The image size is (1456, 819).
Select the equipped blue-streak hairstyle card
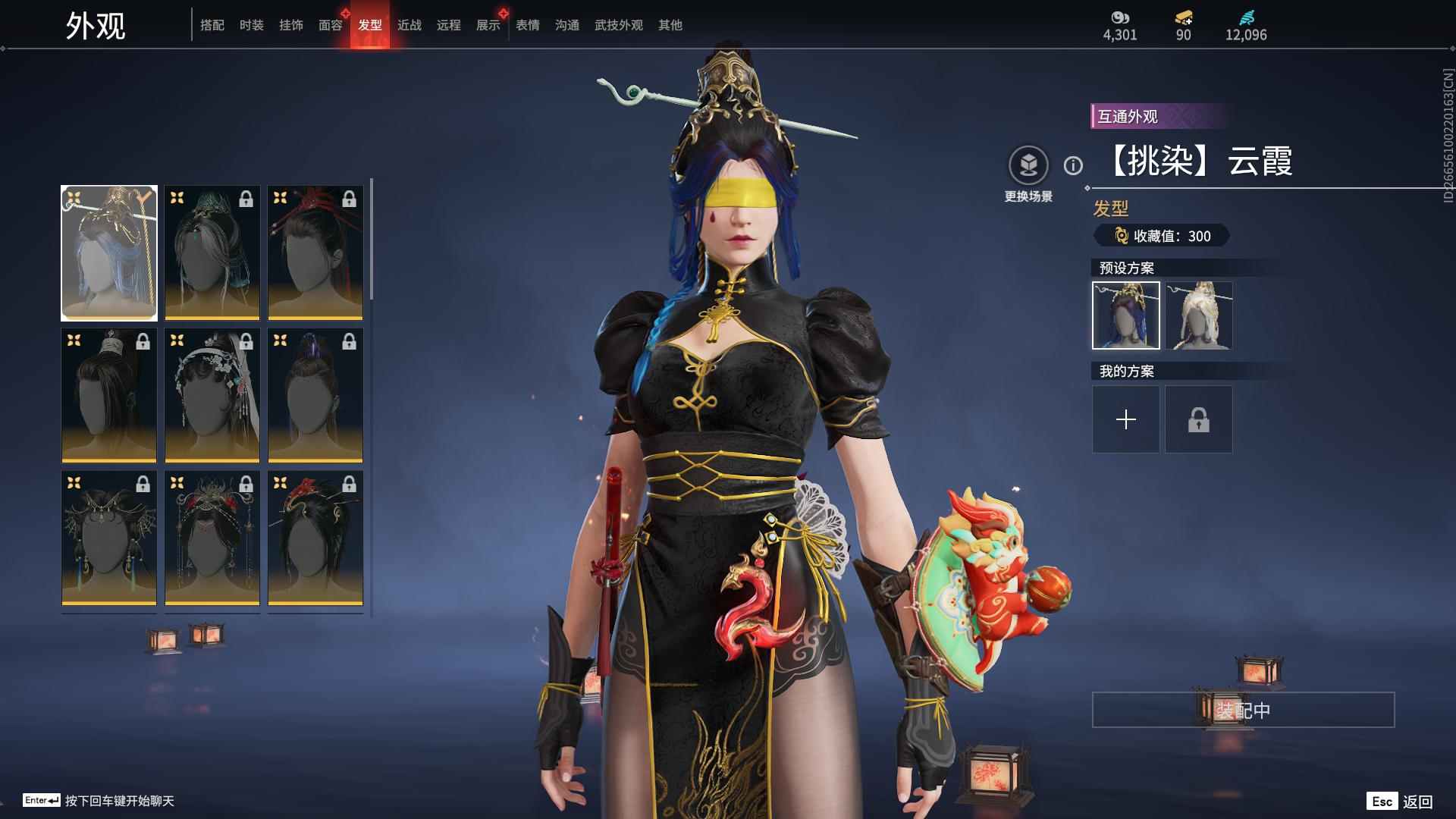(x=109, y=253)
